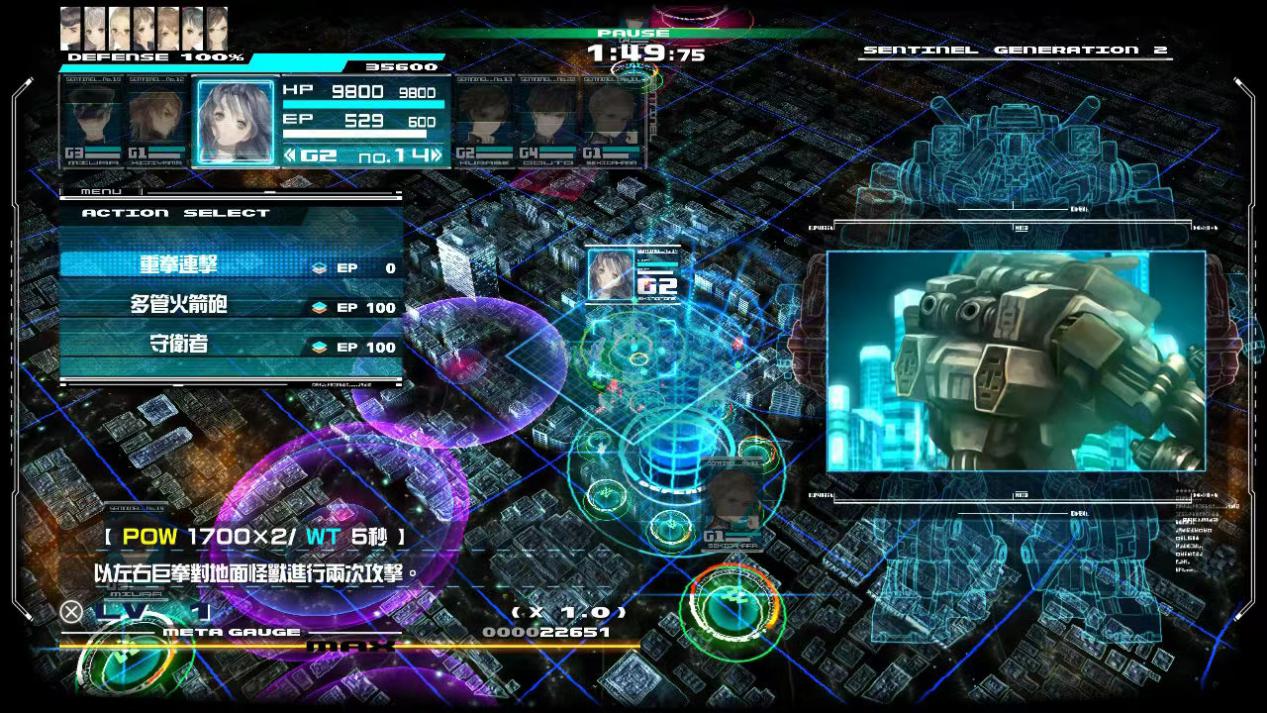Switch to previous sentinel with left chevrons
Image resolution: width=1267 pixels, height=713 pixels.
(290, 156)
